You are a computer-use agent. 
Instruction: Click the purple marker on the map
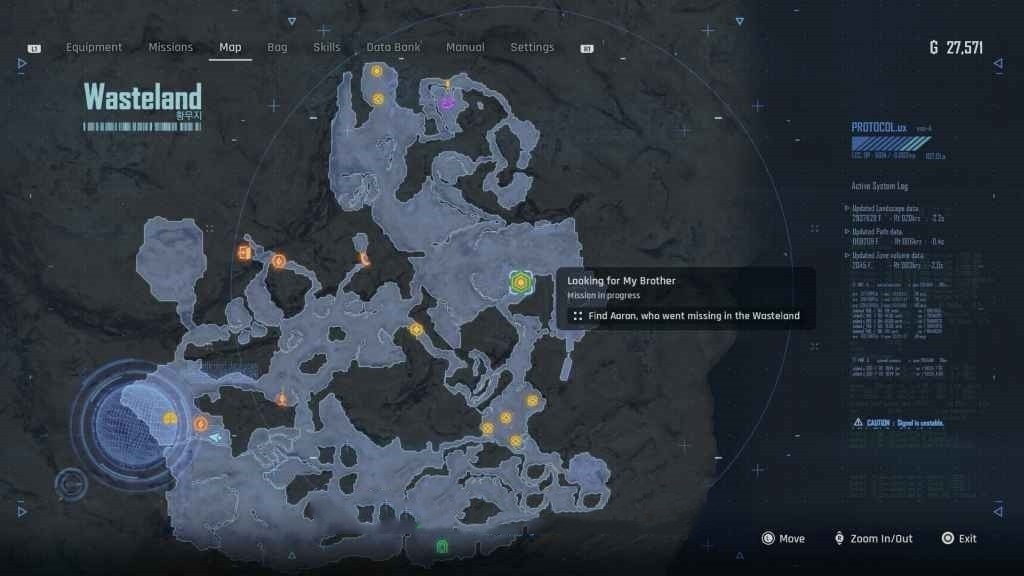pyautogui.click(x=447, y=100)
